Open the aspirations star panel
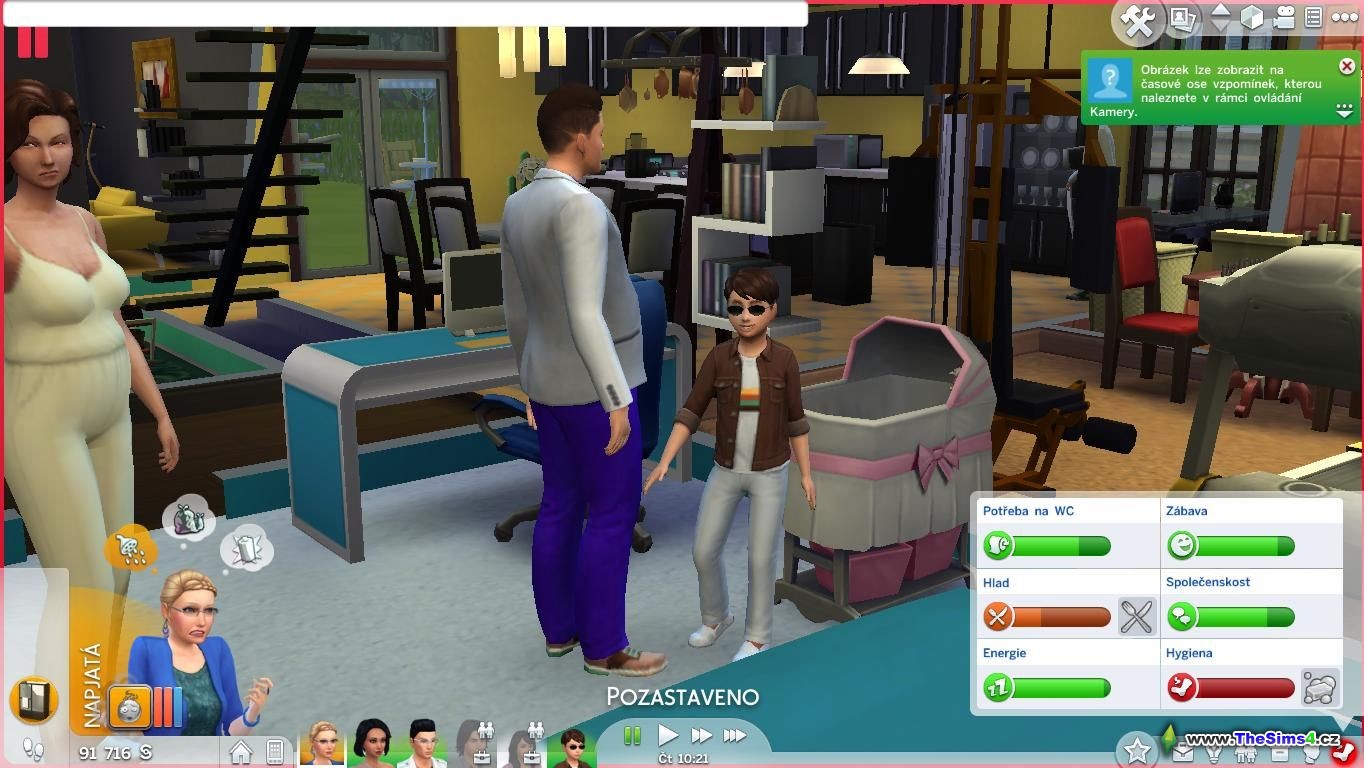 pos(1137,749)
